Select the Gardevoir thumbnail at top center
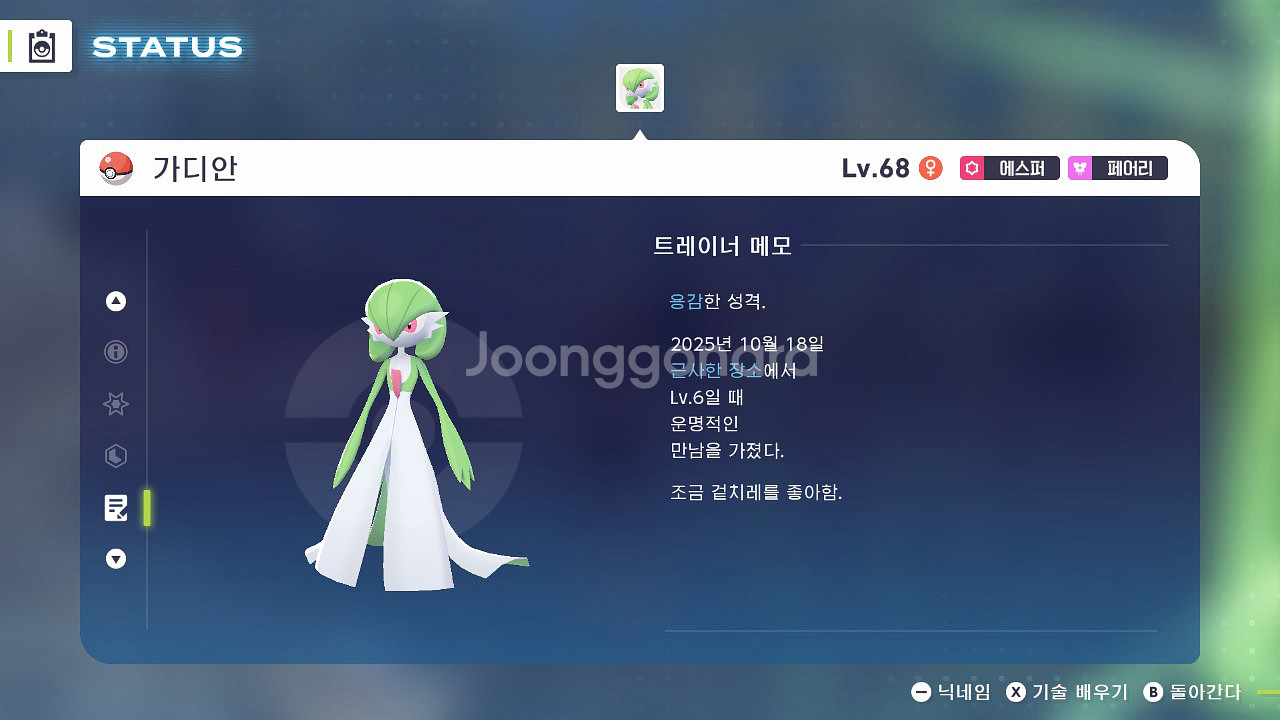The height and width of the screenshot is (720, 1280). [640, 88]
